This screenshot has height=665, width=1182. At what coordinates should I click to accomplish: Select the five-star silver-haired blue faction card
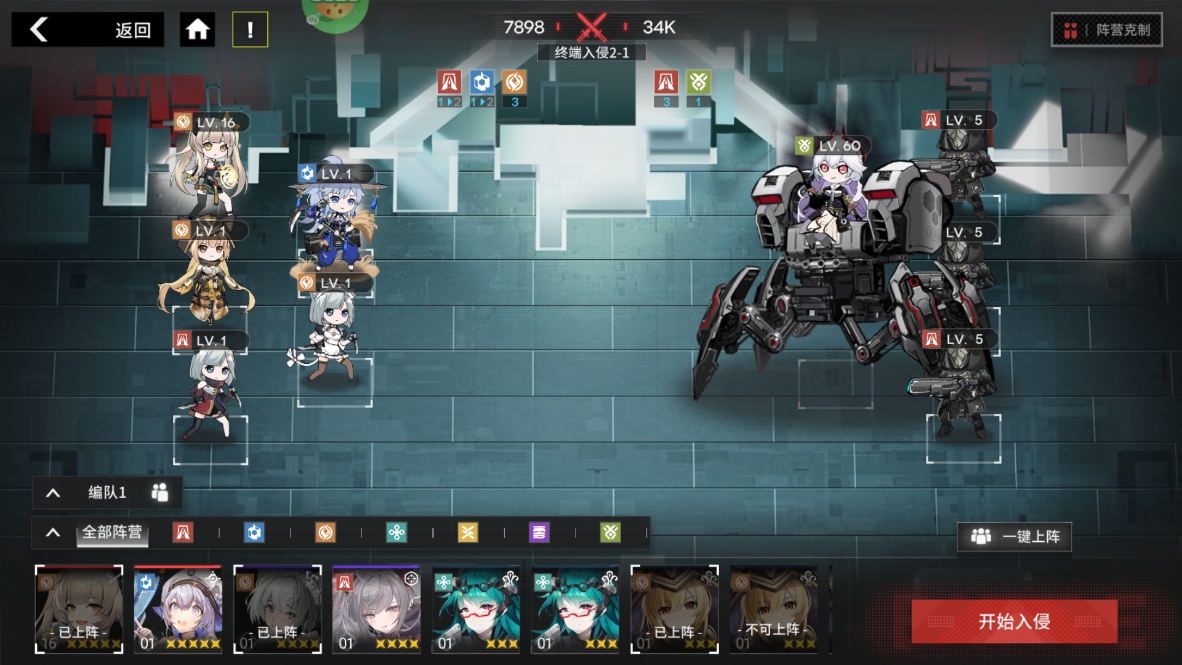pos(178,610)
